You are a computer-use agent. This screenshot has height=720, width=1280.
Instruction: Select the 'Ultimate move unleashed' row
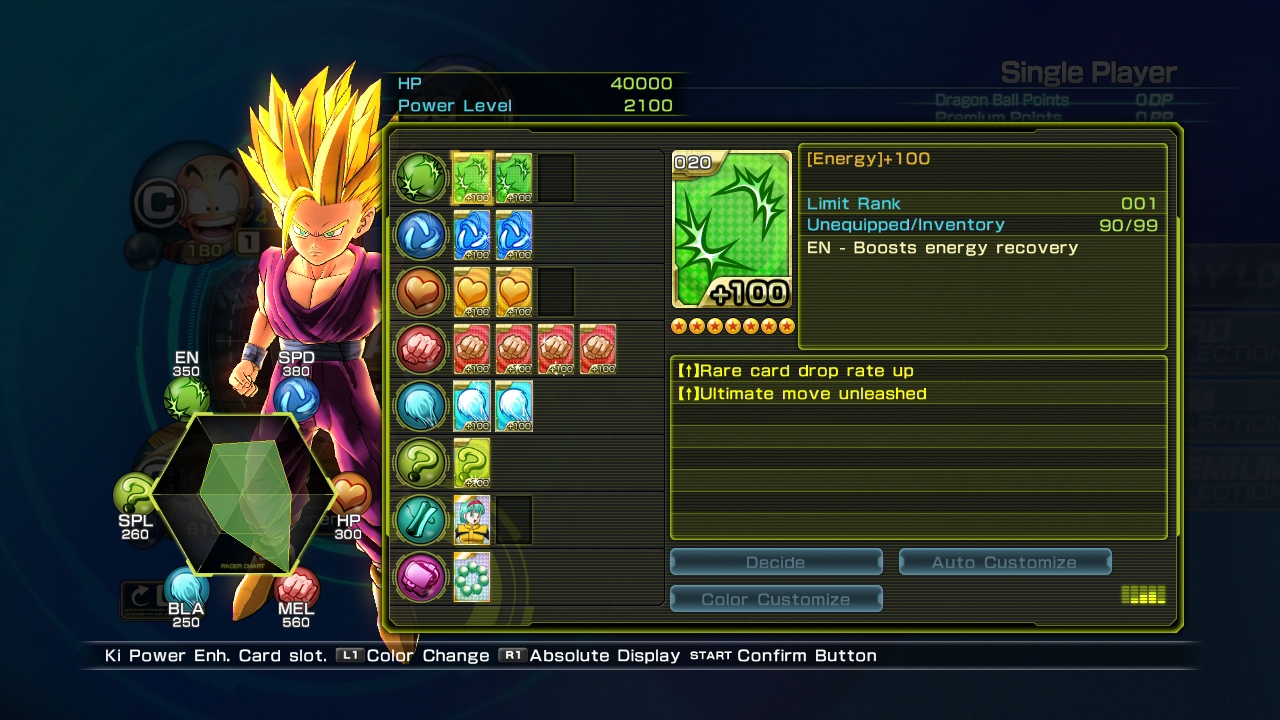pyautogui.click(x=918, y=394)
